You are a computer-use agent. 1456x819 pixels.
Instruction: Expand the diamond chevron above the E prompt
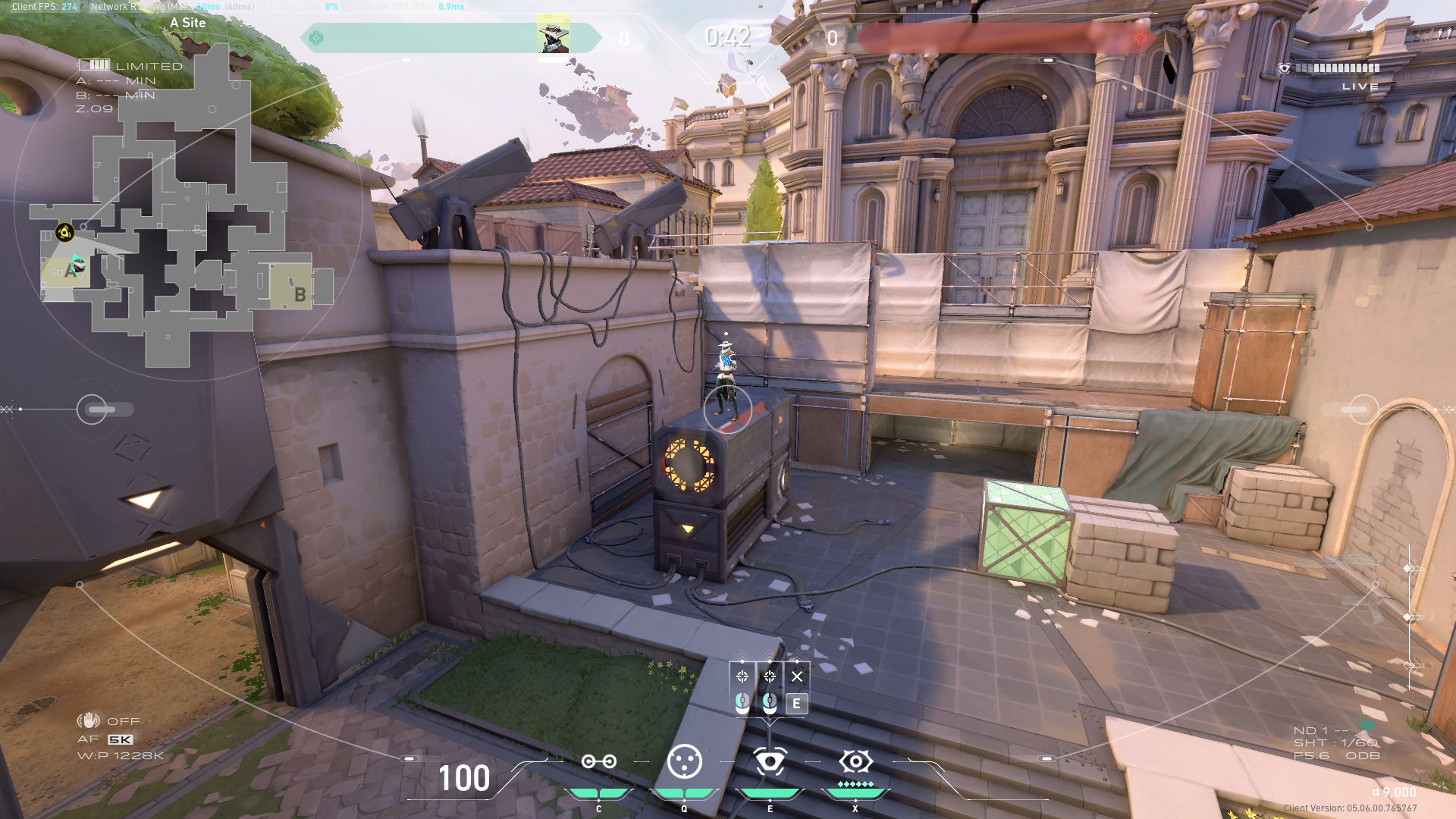click(797, 661)
